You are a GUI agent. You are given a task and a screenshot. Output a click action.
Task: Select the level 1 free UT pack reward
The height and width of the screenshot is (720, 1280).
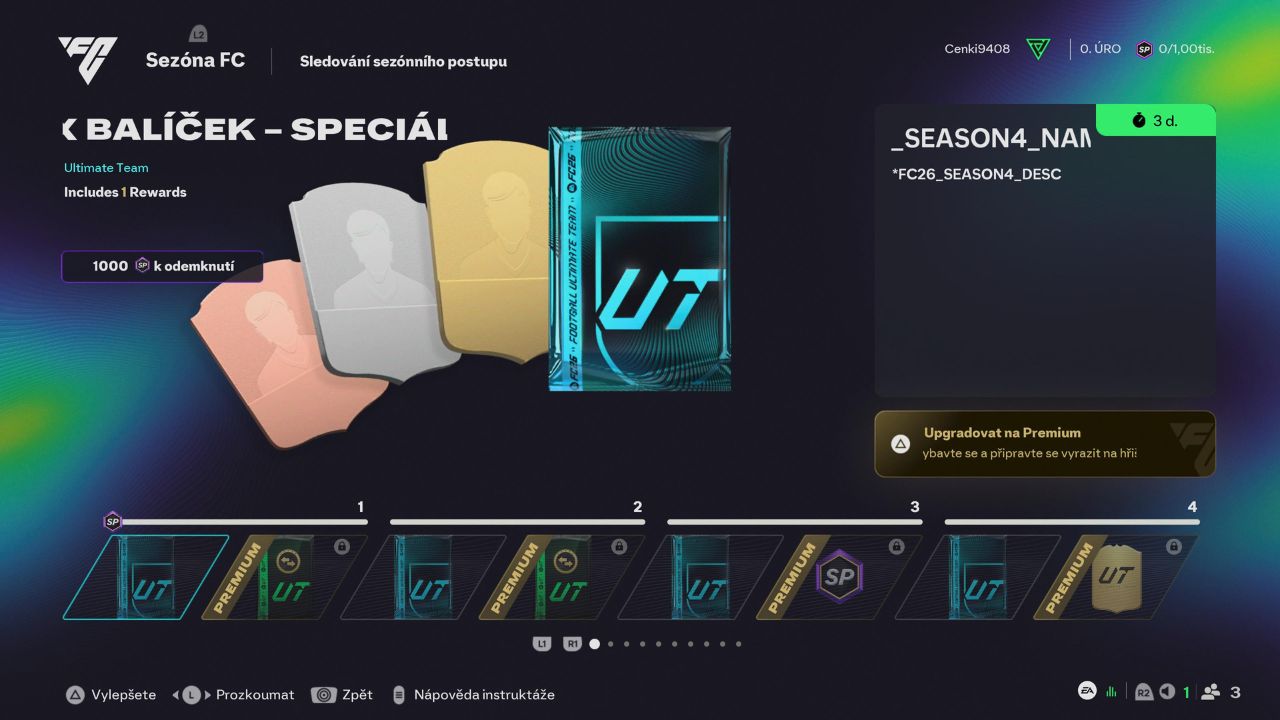tap(146, 577)
